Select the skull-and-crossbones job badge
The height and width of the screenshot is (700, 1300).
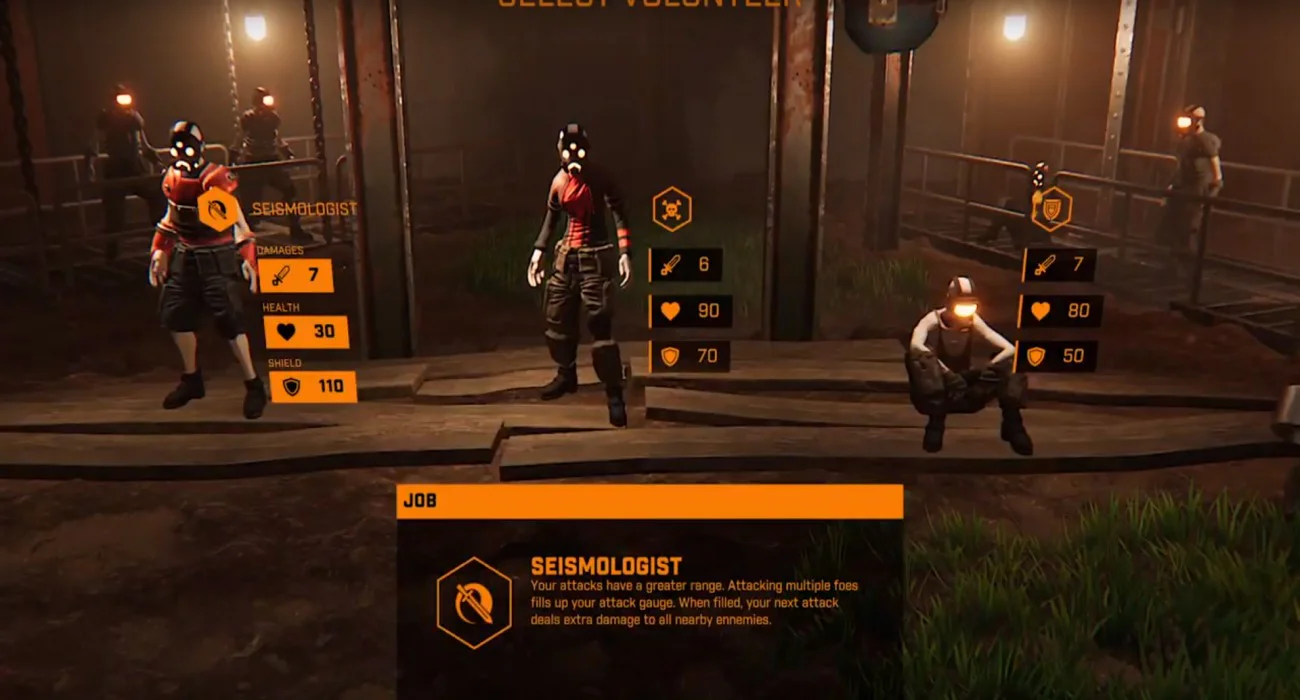(x=671, y=210)
